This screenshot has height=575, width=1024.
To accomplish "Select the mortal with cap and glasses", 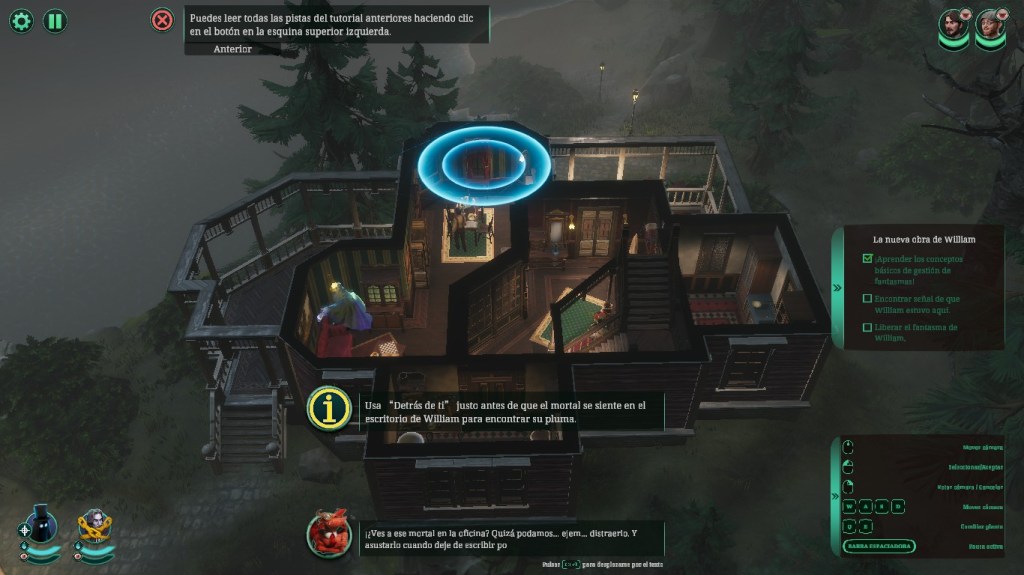I will point(990,27).
